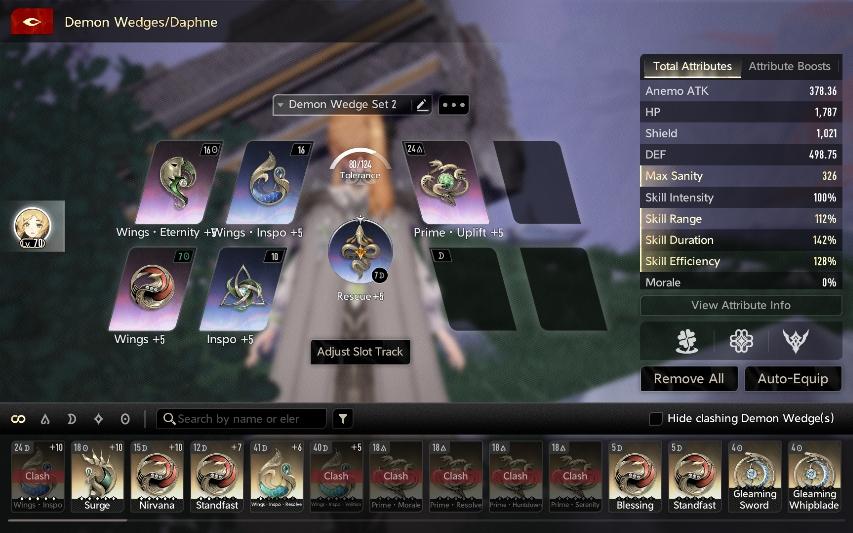Pick the Nirvana wedge from inventory
This screenshot has height=533, width=853.
[x=157, y=475]
